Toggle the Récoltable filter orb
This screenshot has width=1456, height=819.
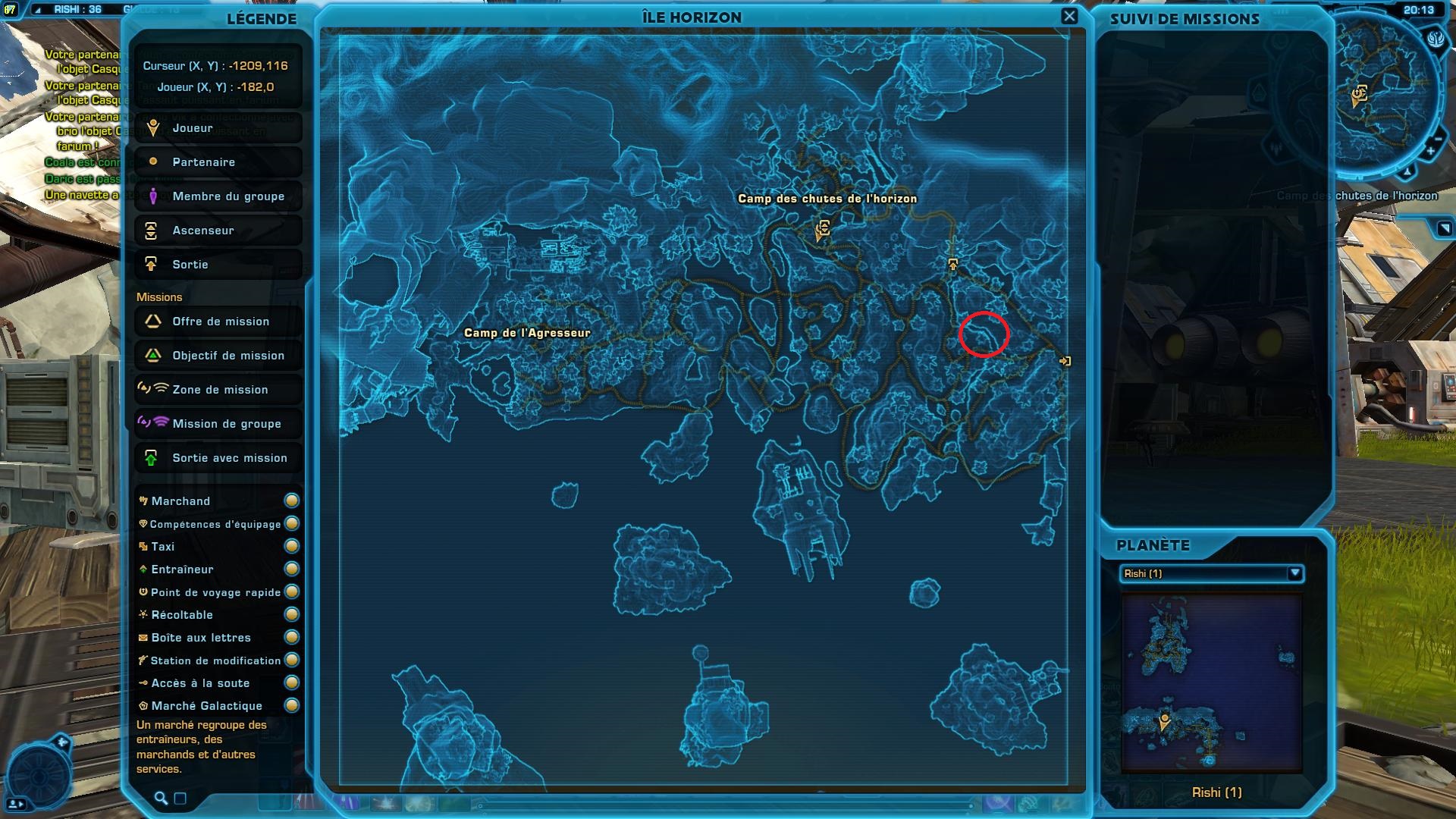click(x=292, y=615)
